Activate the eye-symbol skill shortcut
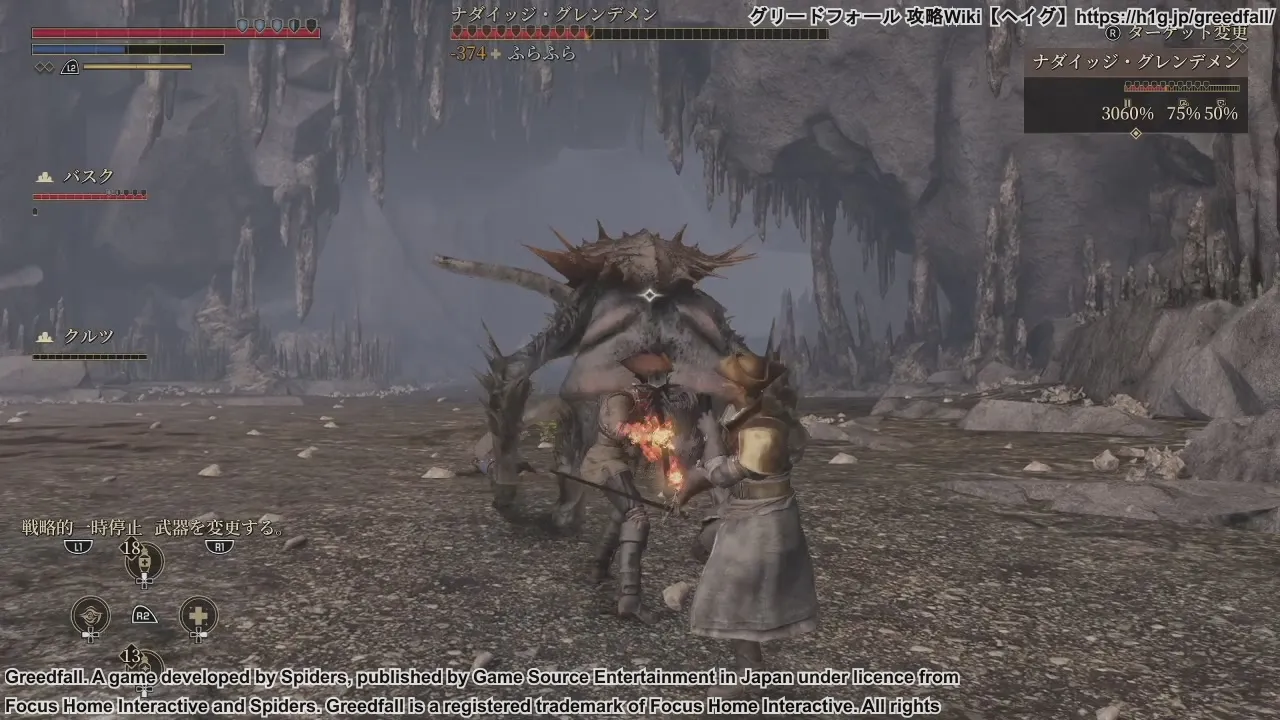Screen dimensions: 1280x720 (x=91, y=615)
